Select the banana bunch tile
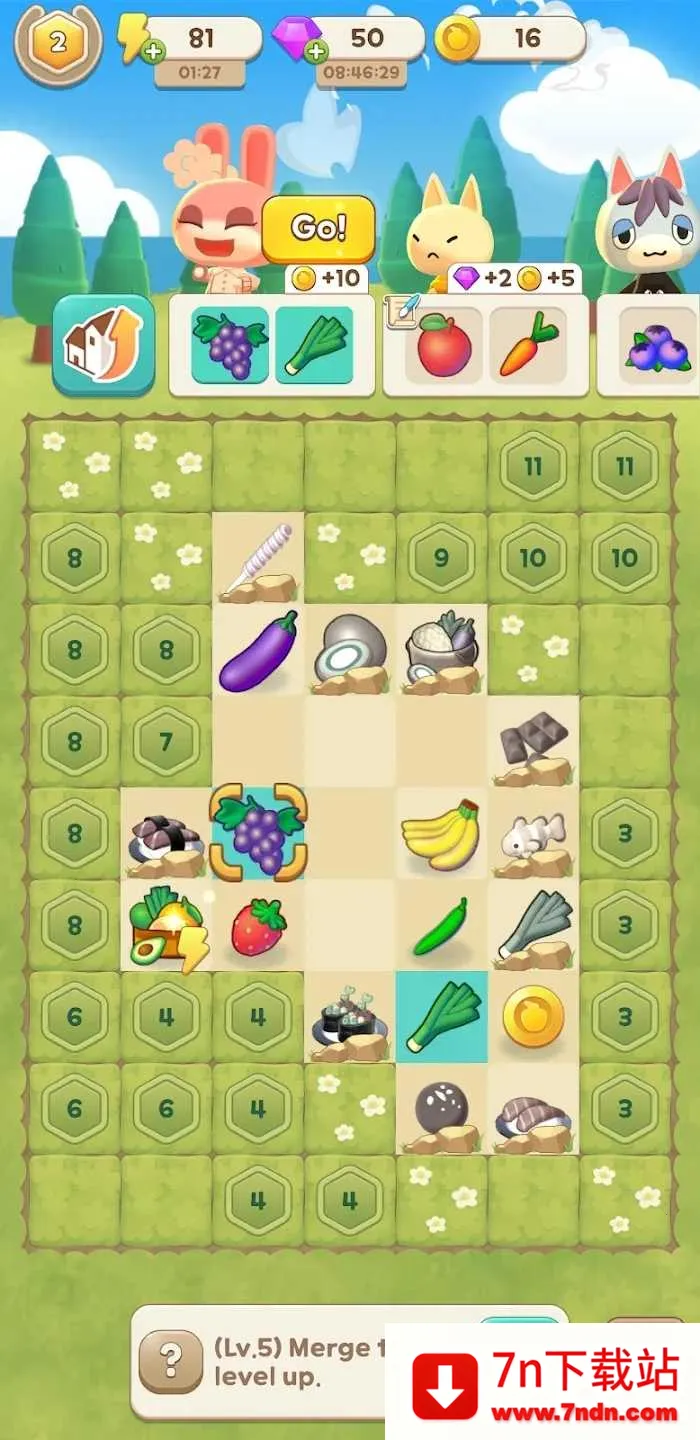Image resolution: width=700 pixels, height=1440 pixels. (x=441, y=834)
